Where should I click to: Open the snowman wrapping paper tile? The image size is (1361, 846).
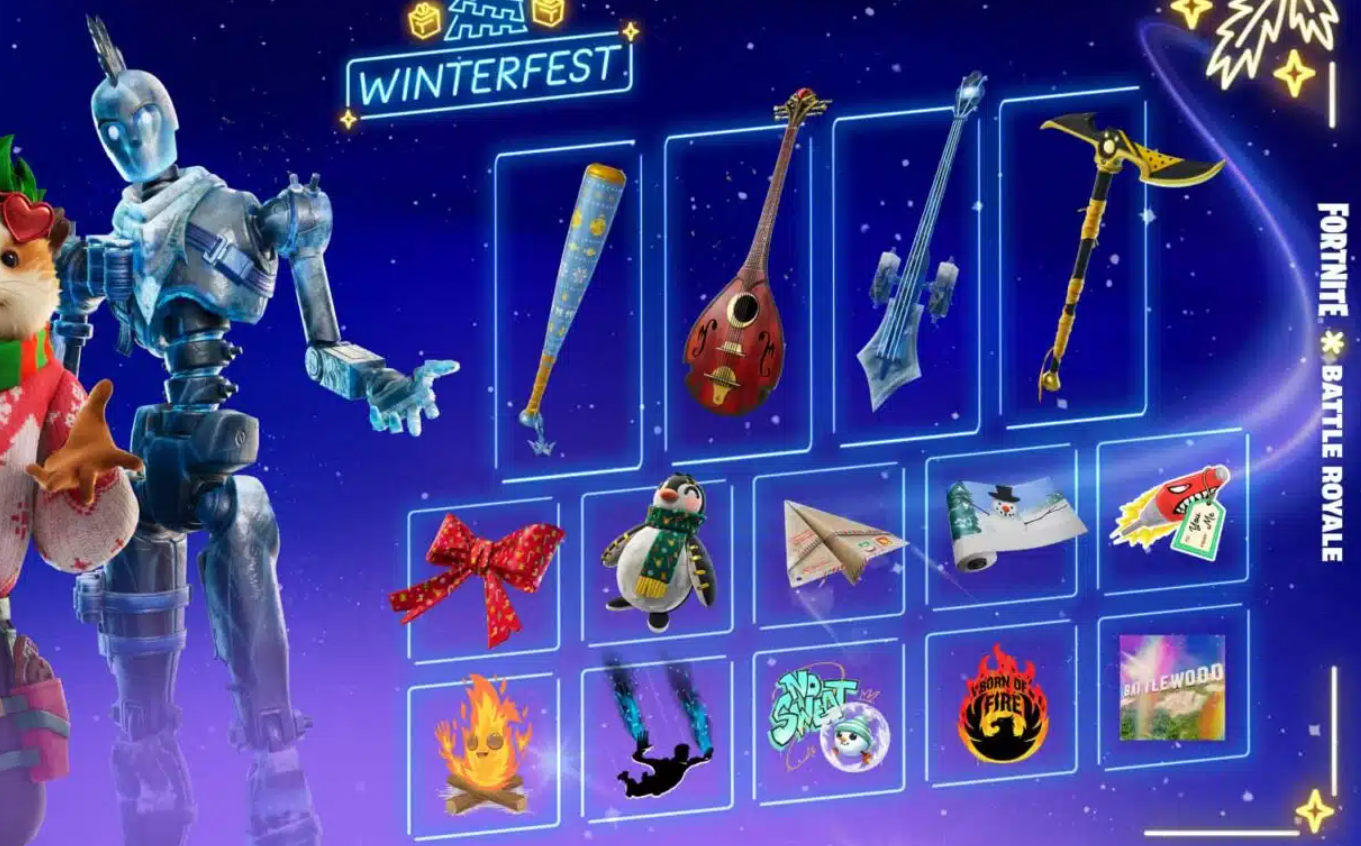pos(1001,527)
